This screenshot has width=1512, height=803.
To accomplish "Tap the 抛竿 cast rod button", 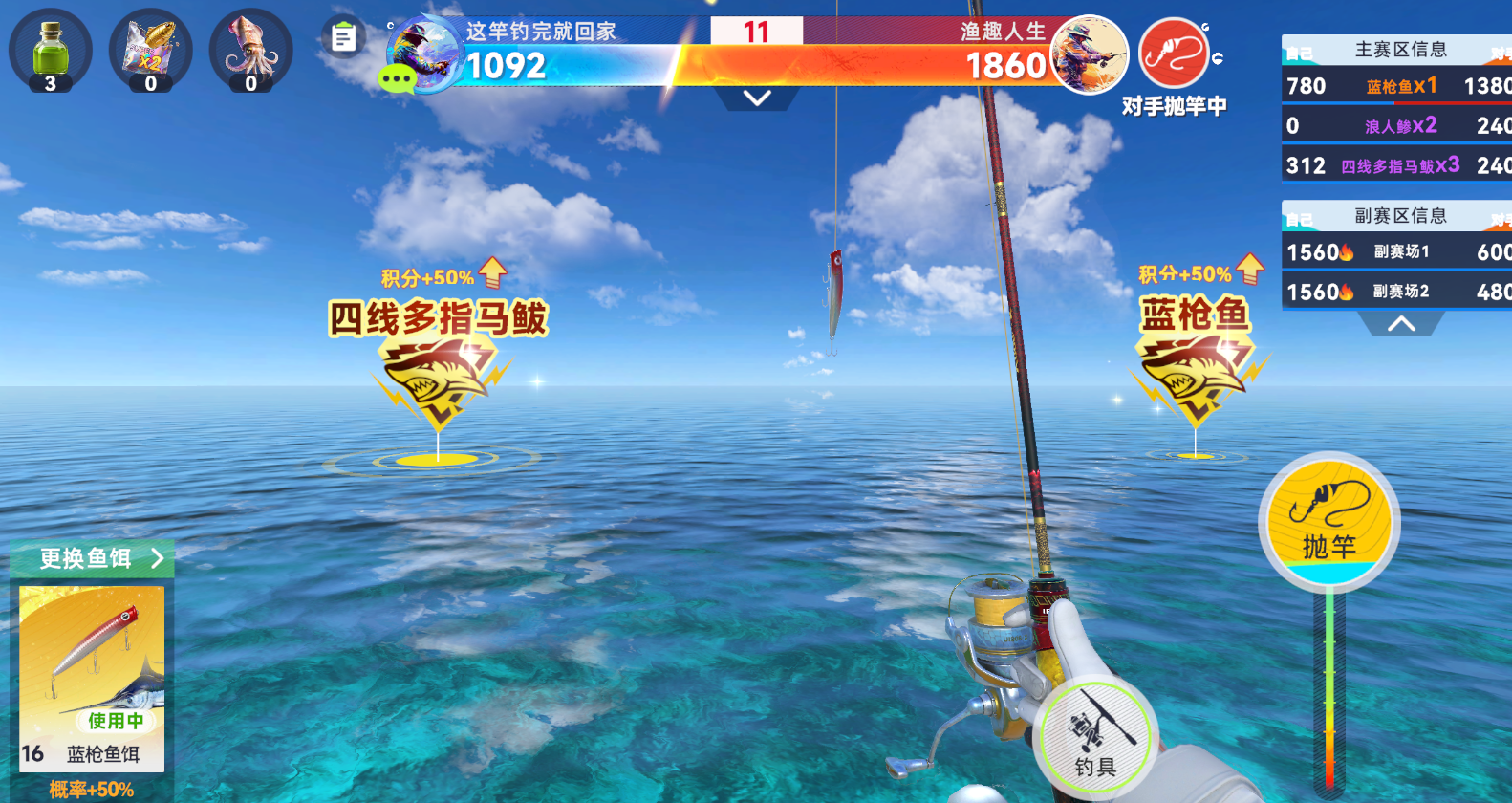I will (x=1328, y=521).
